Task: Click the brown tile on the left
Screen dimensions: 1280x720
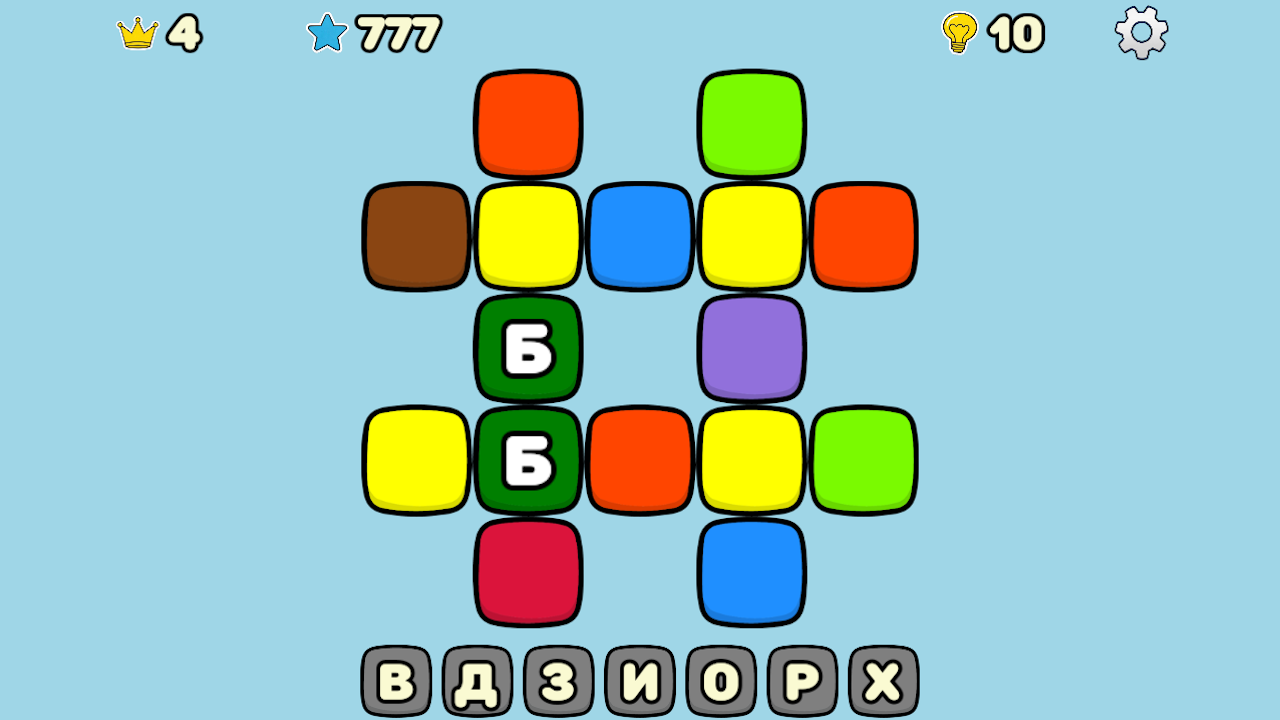Action: [x=415, y=235]
